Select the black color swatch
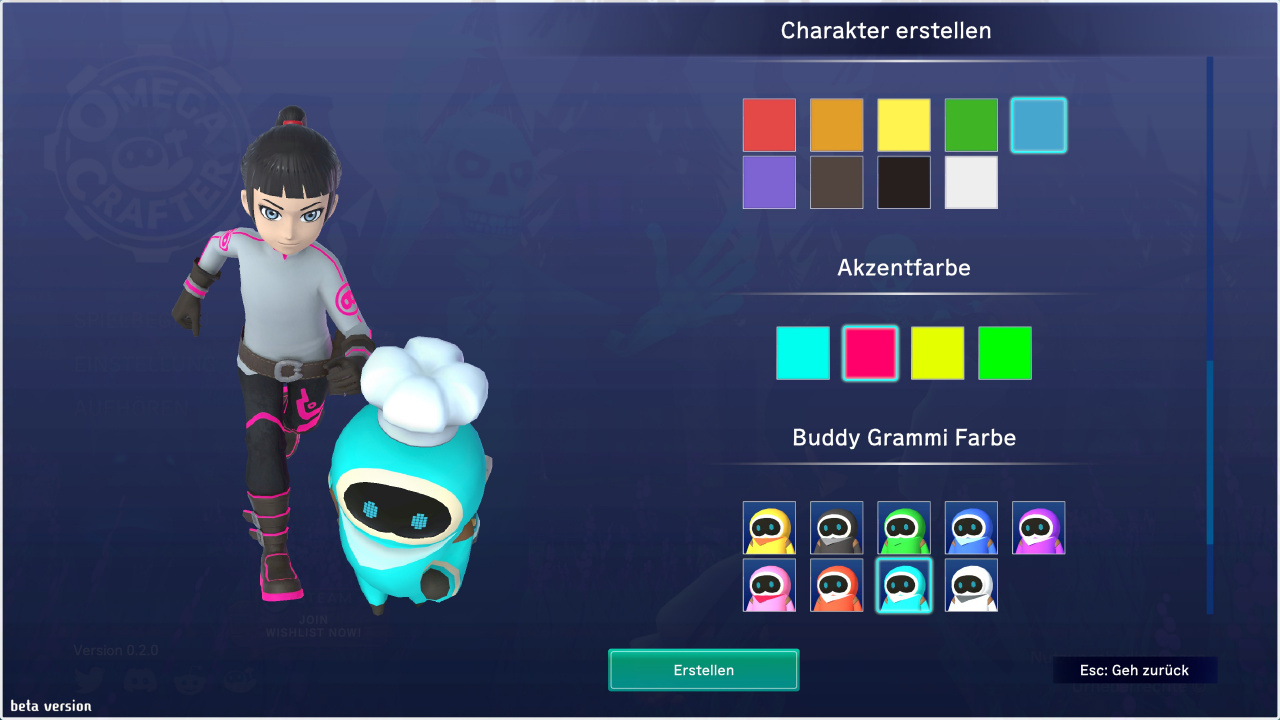Image resolution: width=1280 pixels, height=720 pixels. (904, 182)
